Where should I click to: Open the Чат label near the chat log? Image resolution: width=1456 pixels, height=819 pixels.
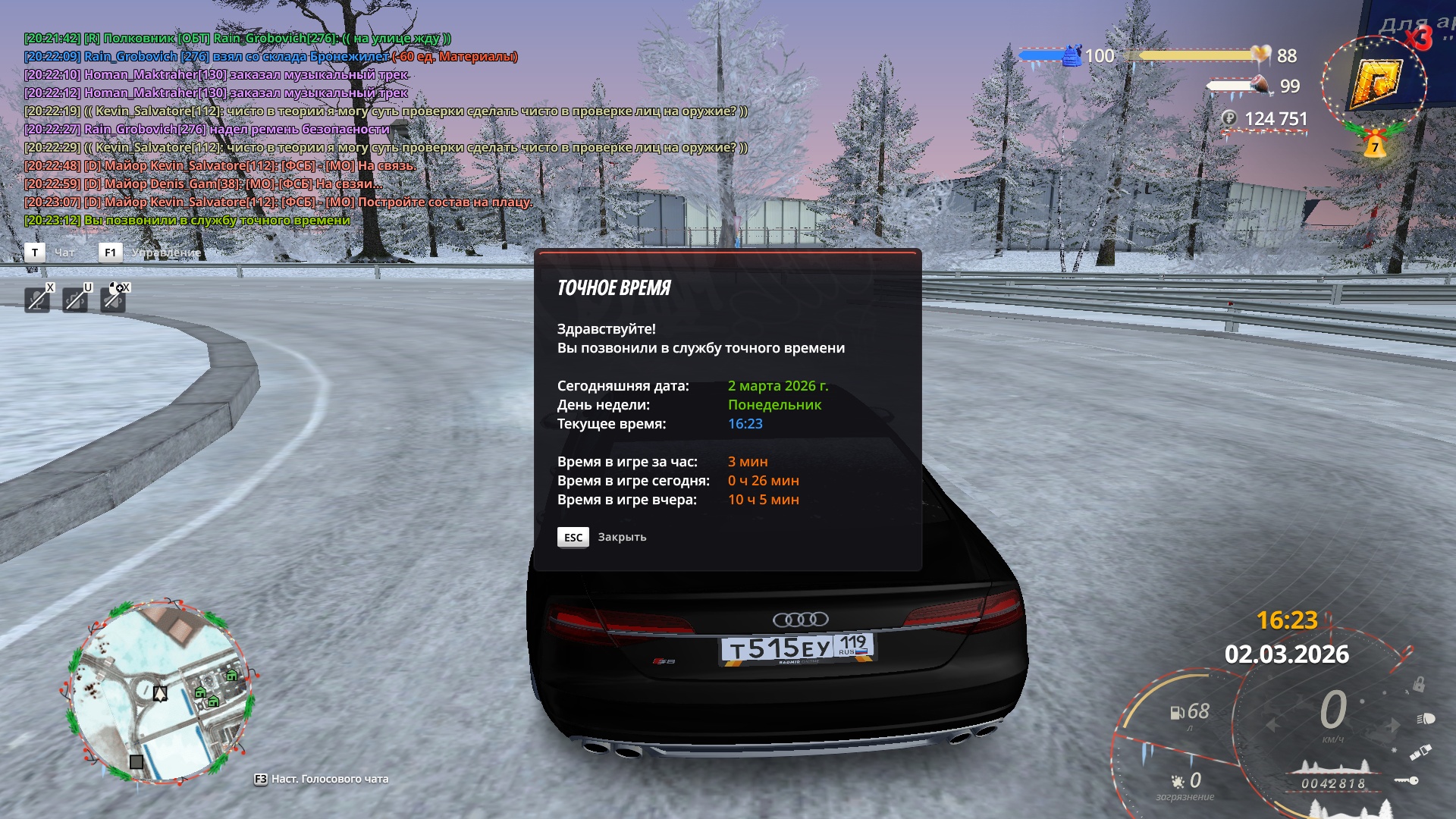[x=64, y=253]
